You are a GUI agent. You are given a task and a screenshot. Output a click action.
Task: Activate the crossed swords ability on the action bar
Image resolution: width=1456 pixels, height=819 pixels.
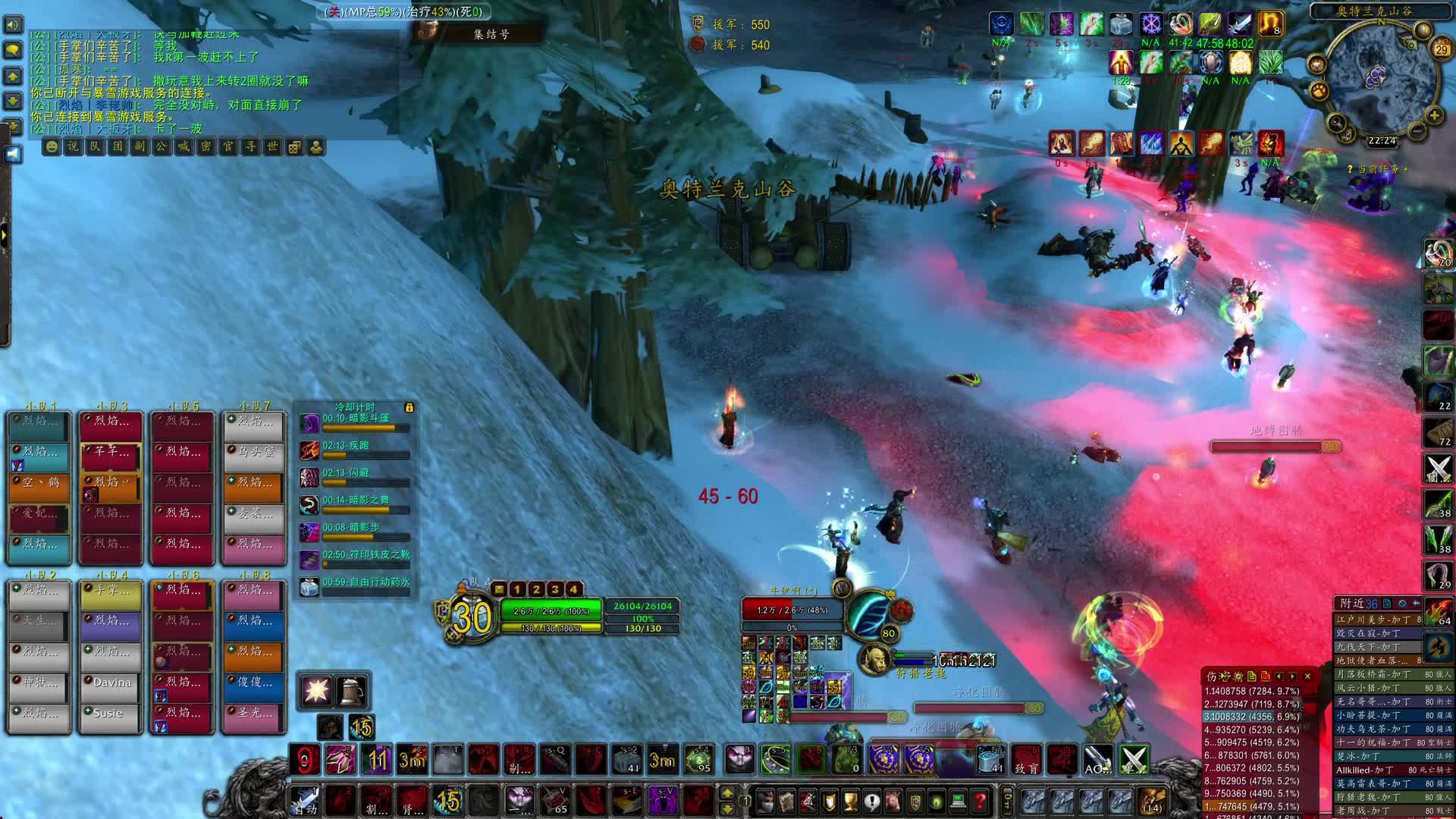tap(1134, 760)
